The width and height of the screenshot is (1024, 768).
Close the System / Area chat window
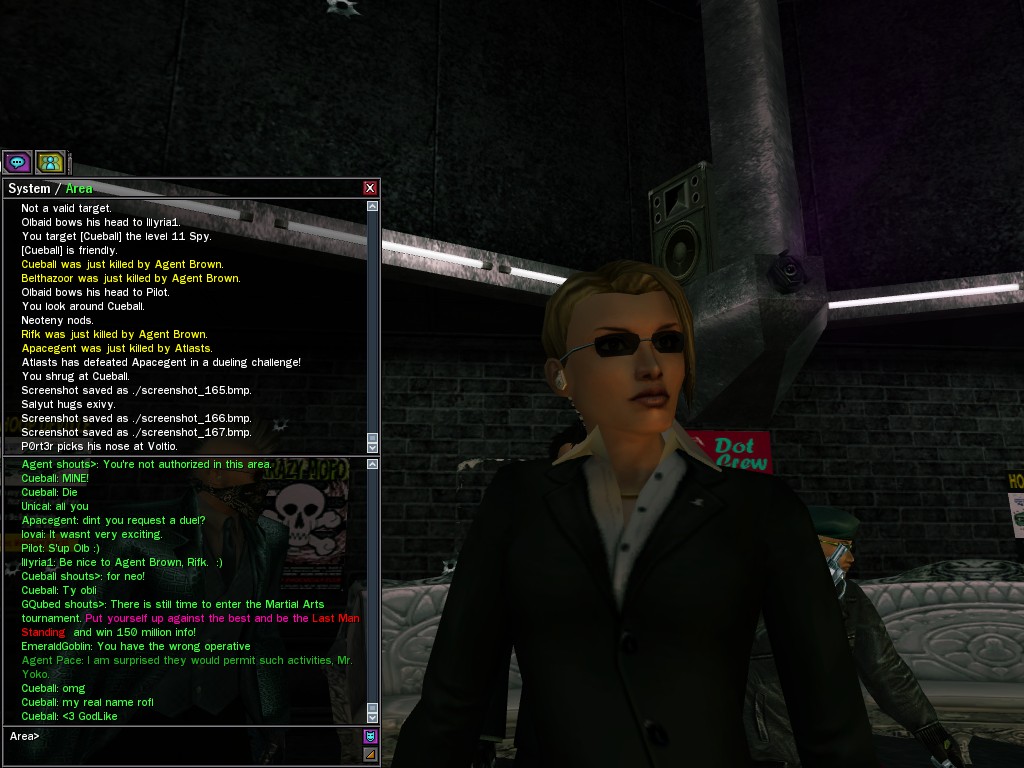coord(370,188)
